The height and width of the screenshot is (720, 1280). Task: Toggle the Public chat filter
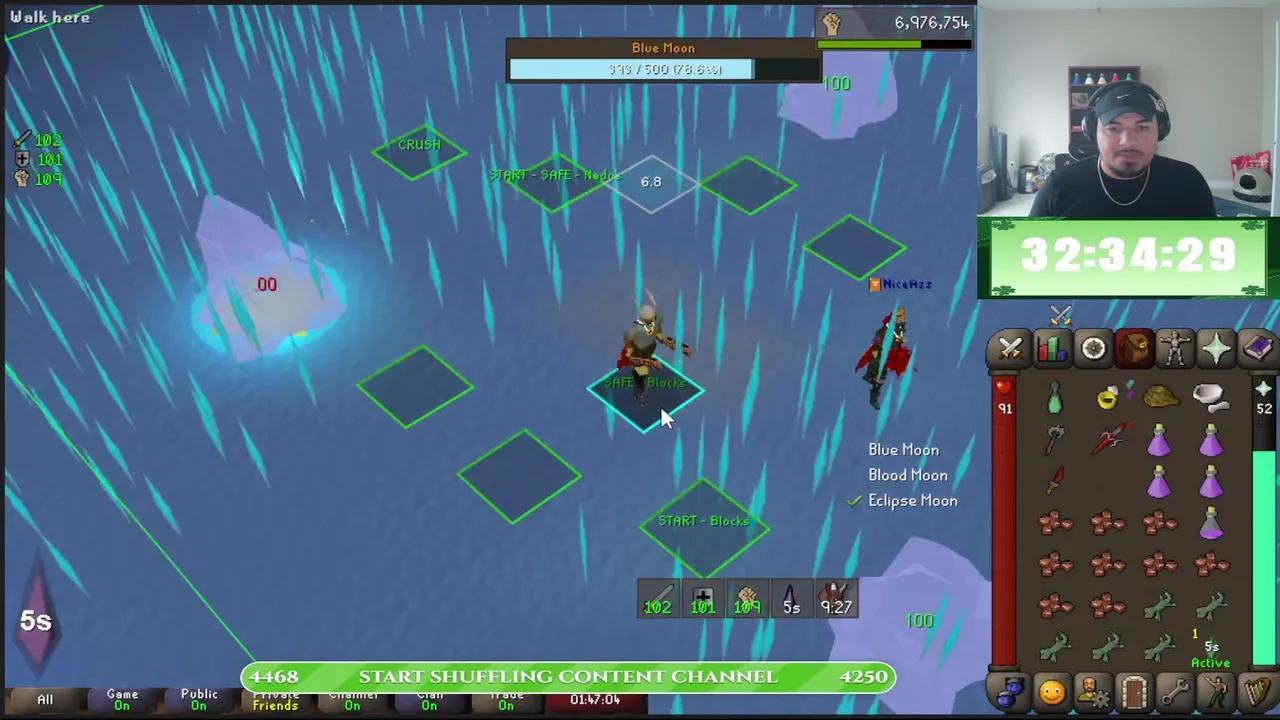pos(198,699)
